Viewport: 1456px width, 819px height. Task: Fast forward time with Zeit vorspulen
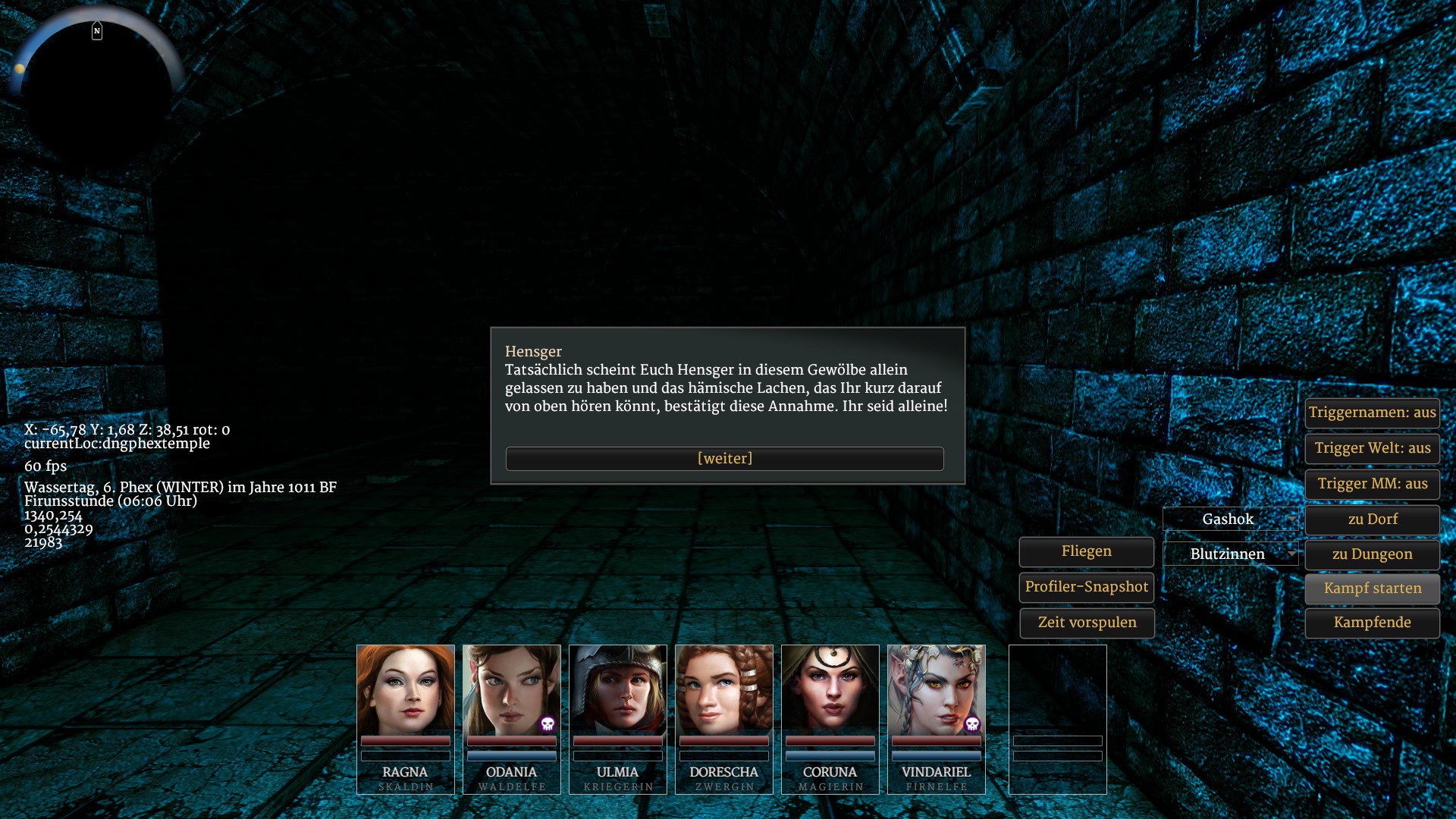click(1086, 623)
